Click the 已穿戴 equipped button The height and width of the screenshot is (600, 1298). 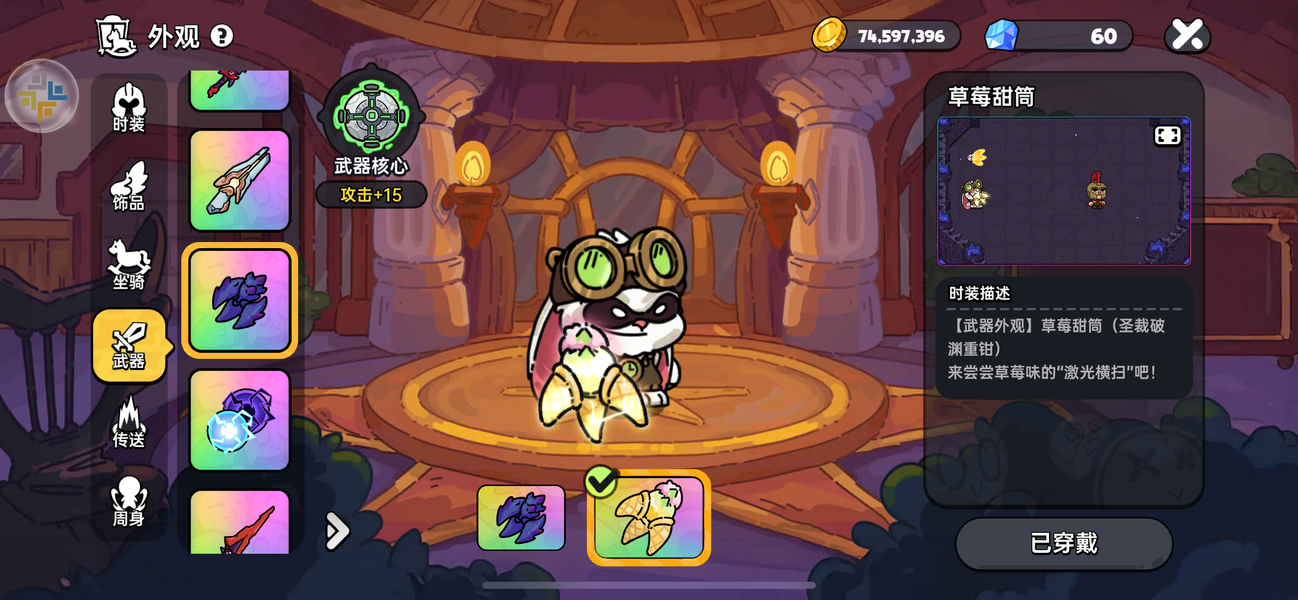(x=1064, y=543)
